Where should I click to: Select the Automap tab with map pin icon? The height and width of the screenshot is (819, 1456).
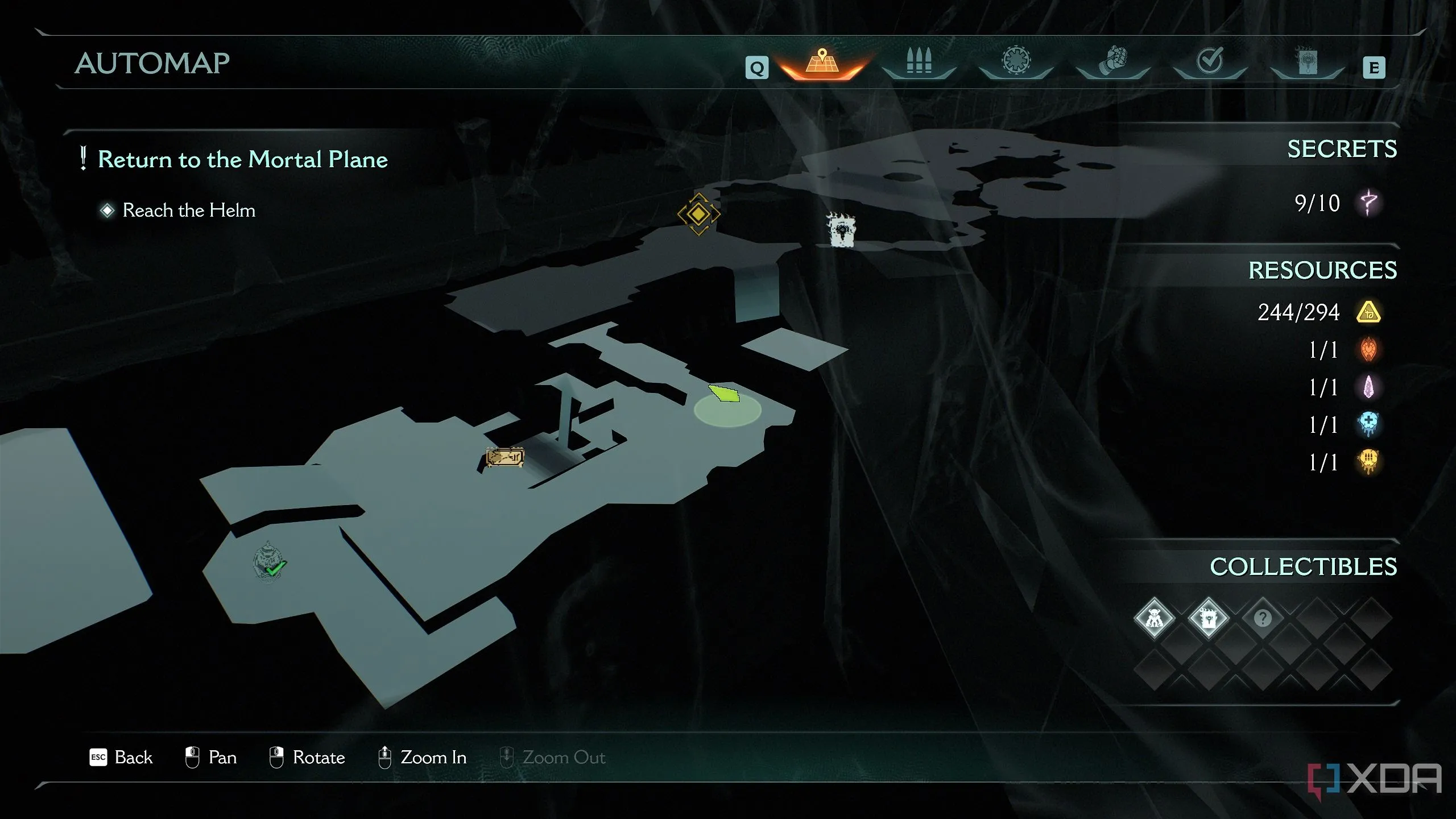point(822,63)
